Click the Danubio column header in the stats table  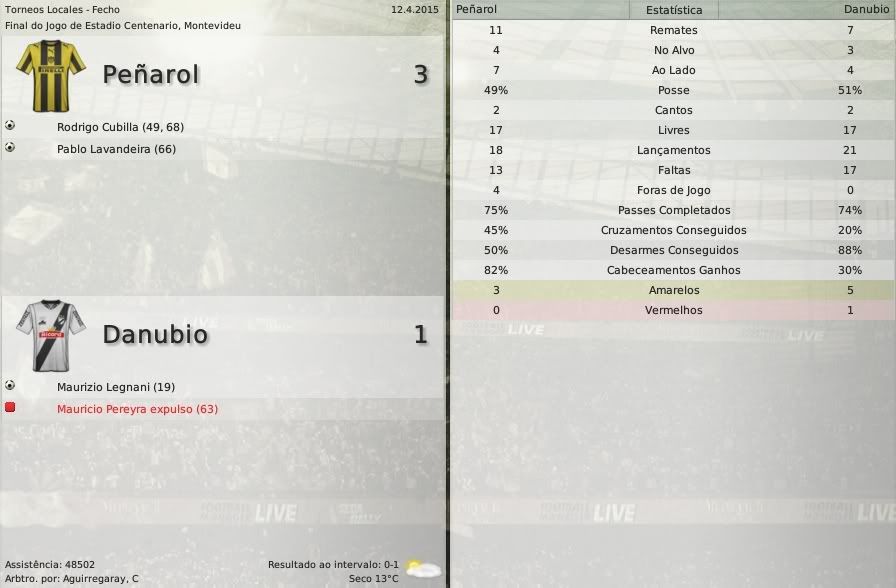(x=865, y=10)
